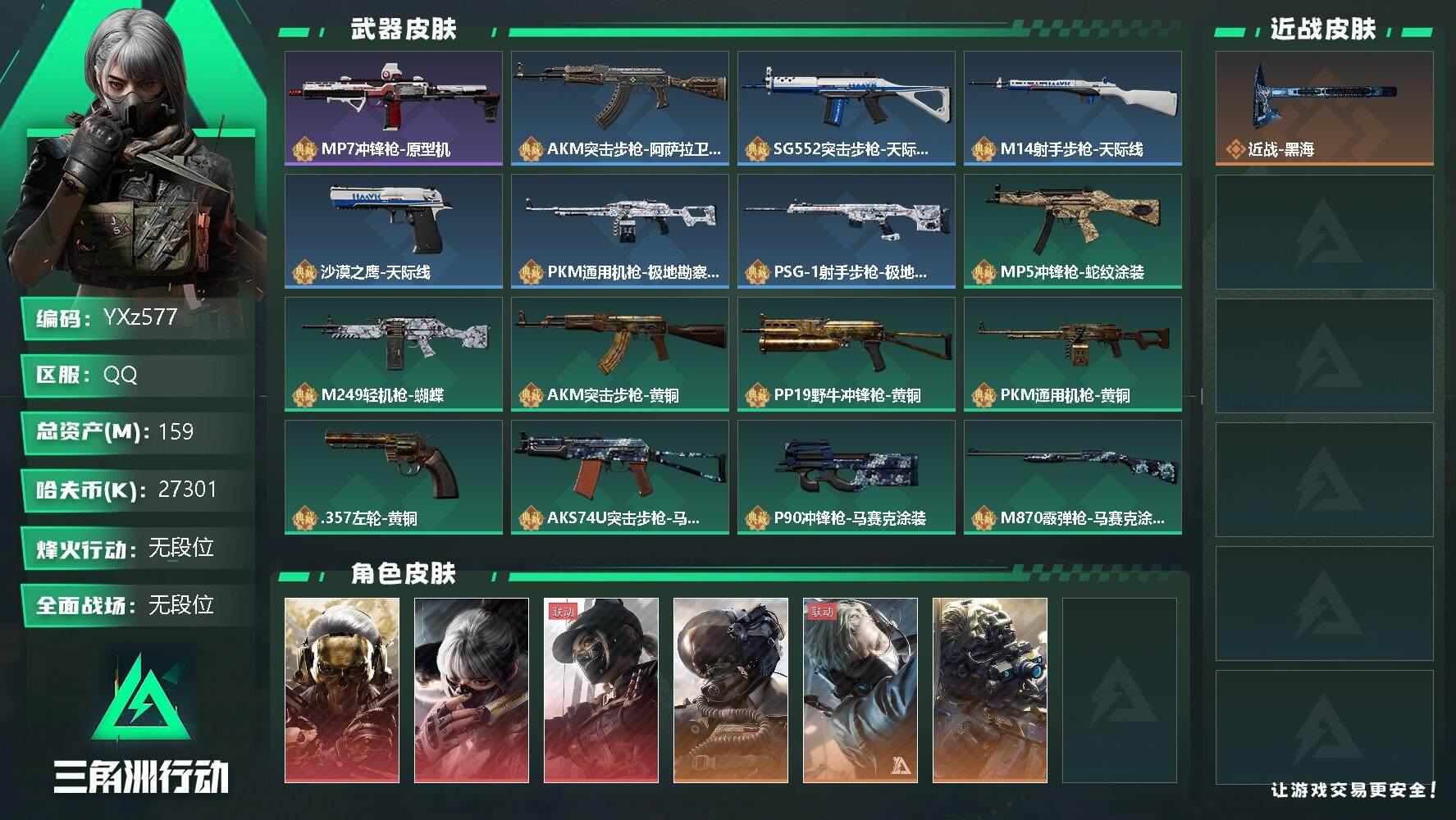Click the 典藏 badge on 沙漠之鹰-天际线
Viewport: 1456px width, 820px height.
coord(304,273)
